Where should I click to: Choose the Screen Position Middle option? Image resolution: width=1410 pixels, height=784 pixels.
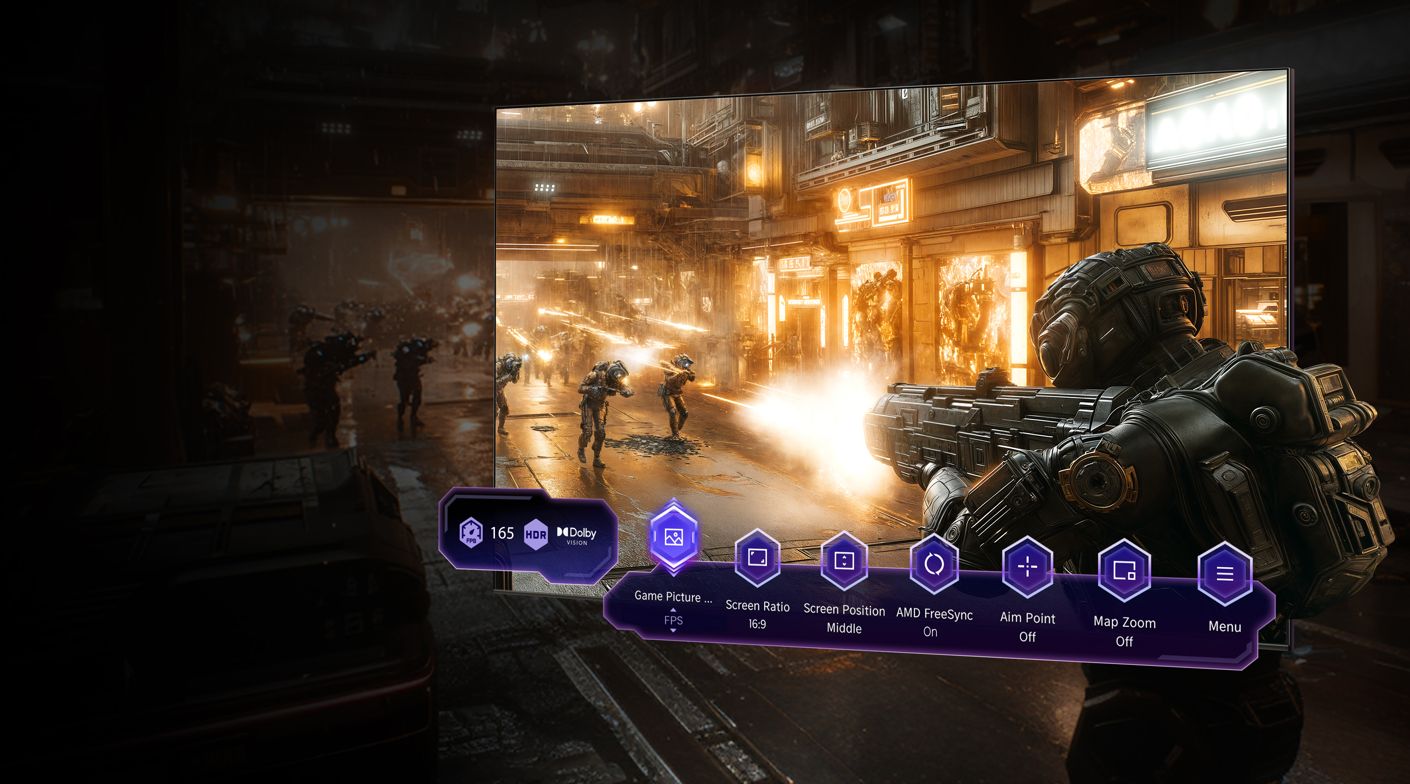coord(844,560)
